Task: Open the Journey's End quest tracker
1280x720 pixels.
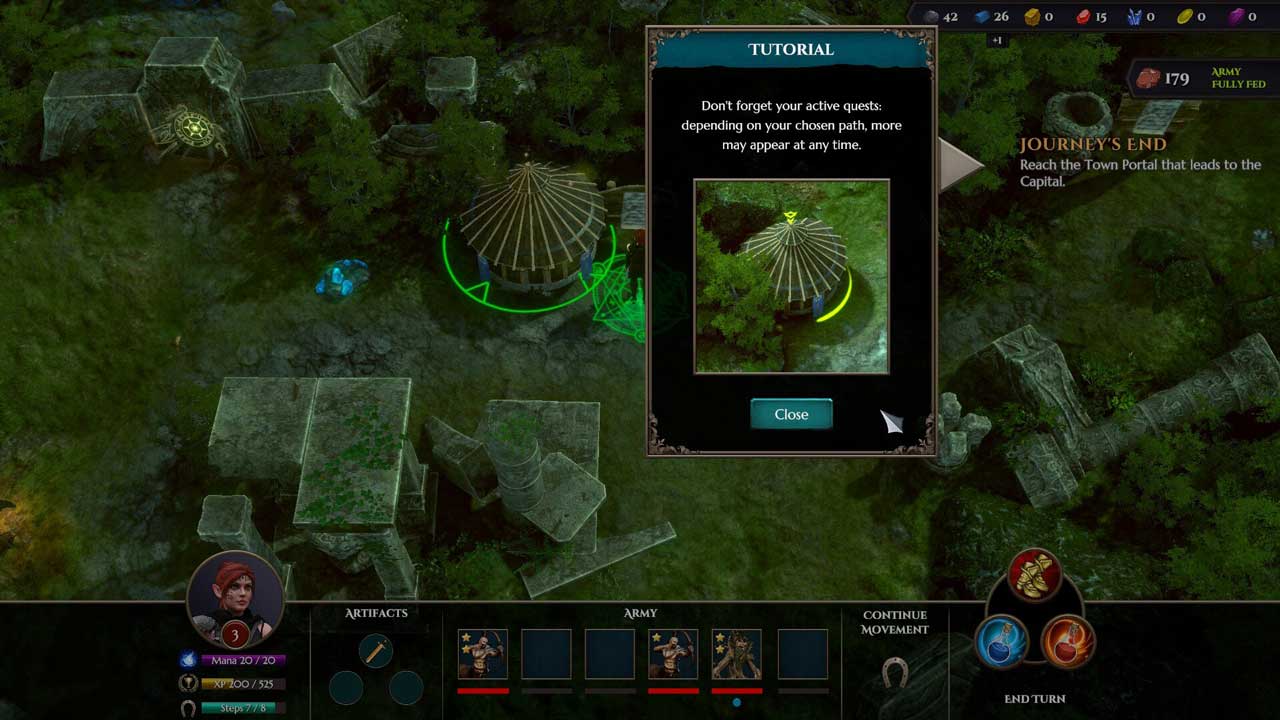Action: tap(1092, 145)
